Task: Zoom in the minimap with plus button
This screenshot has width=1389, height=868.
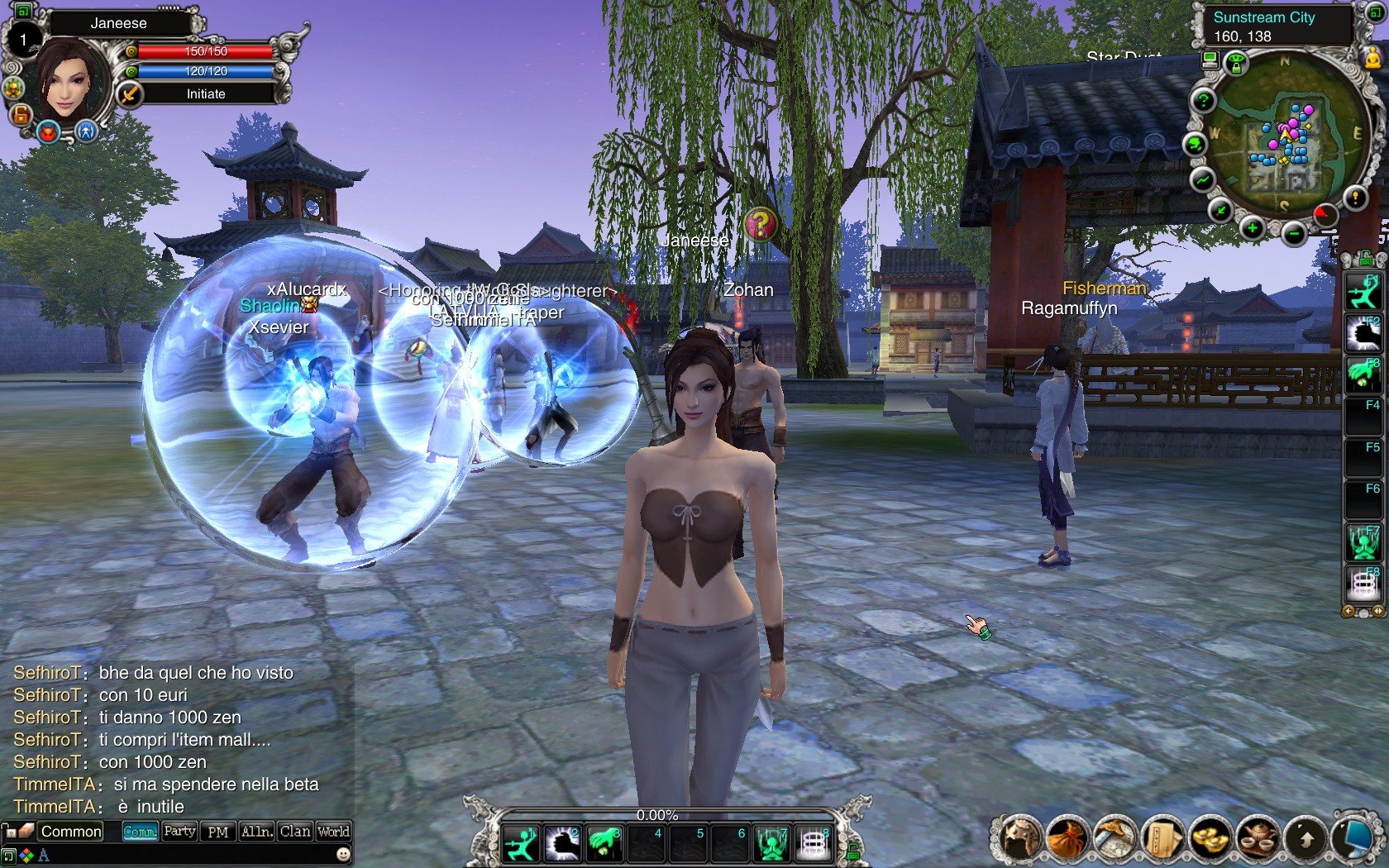Action: pos(1252,228)
